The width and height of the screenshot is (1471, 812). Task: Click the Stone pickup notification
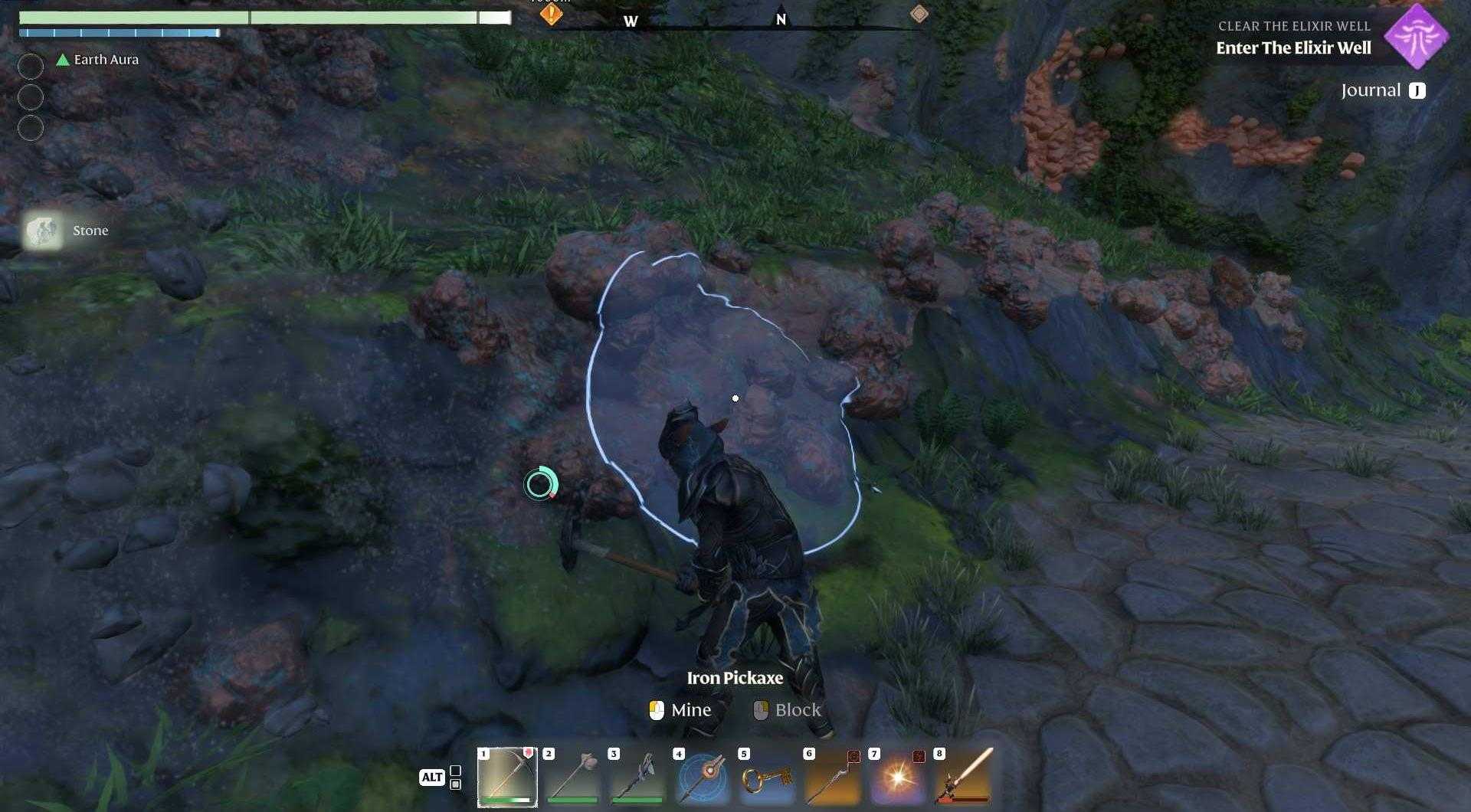[x=67, y=231]
